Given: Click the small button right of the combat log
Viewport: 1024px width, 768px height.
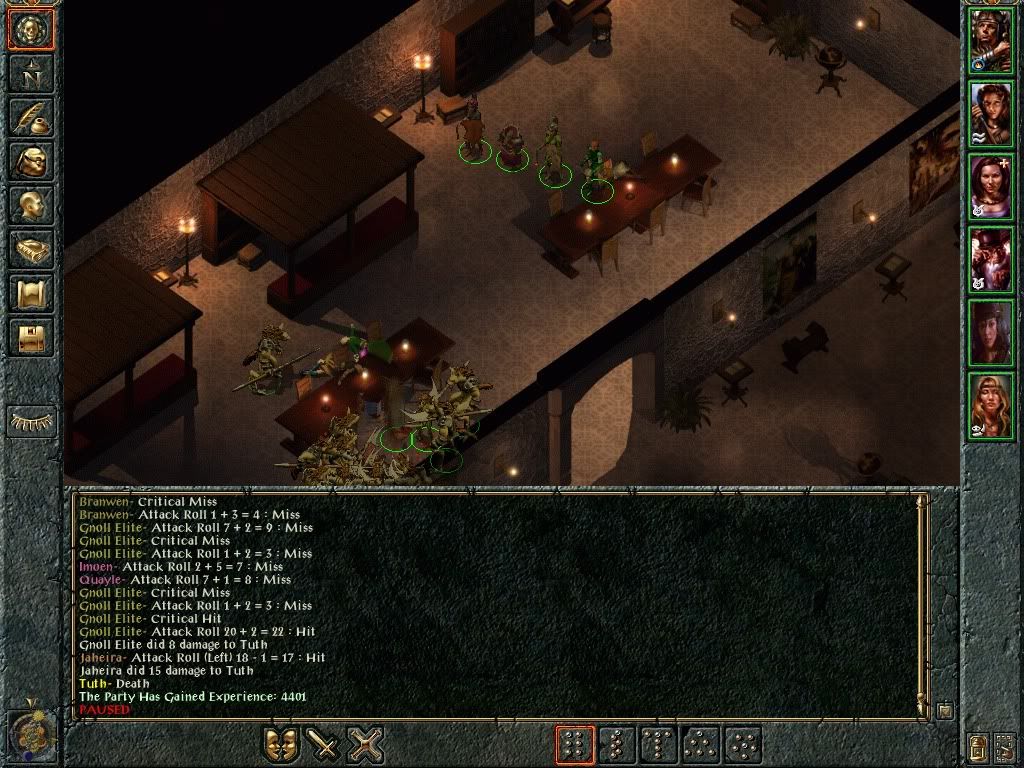Looking at the screenshot, I should point(945,711).
